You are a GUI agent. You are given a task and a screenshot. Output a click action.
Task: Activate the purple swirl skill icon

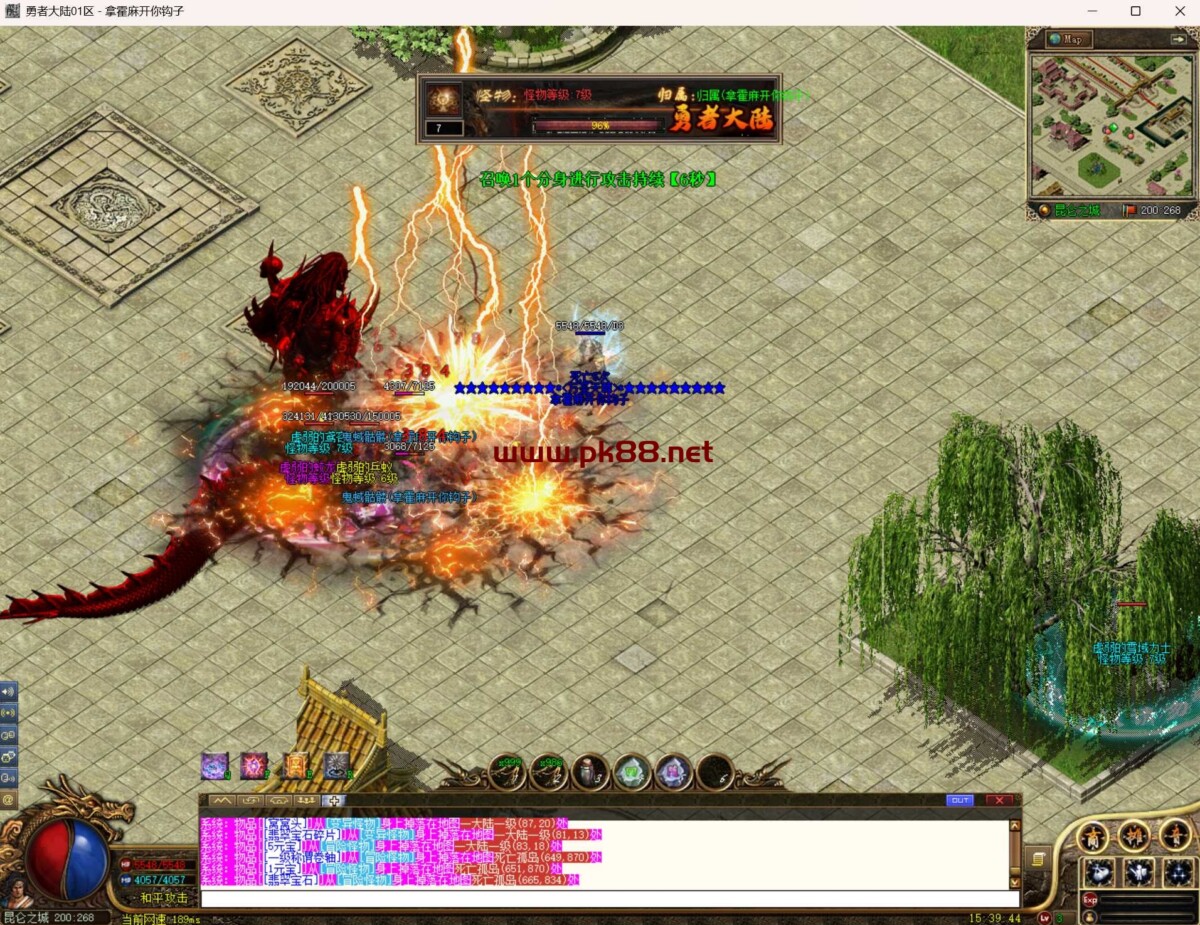click(x=215, y=766)
